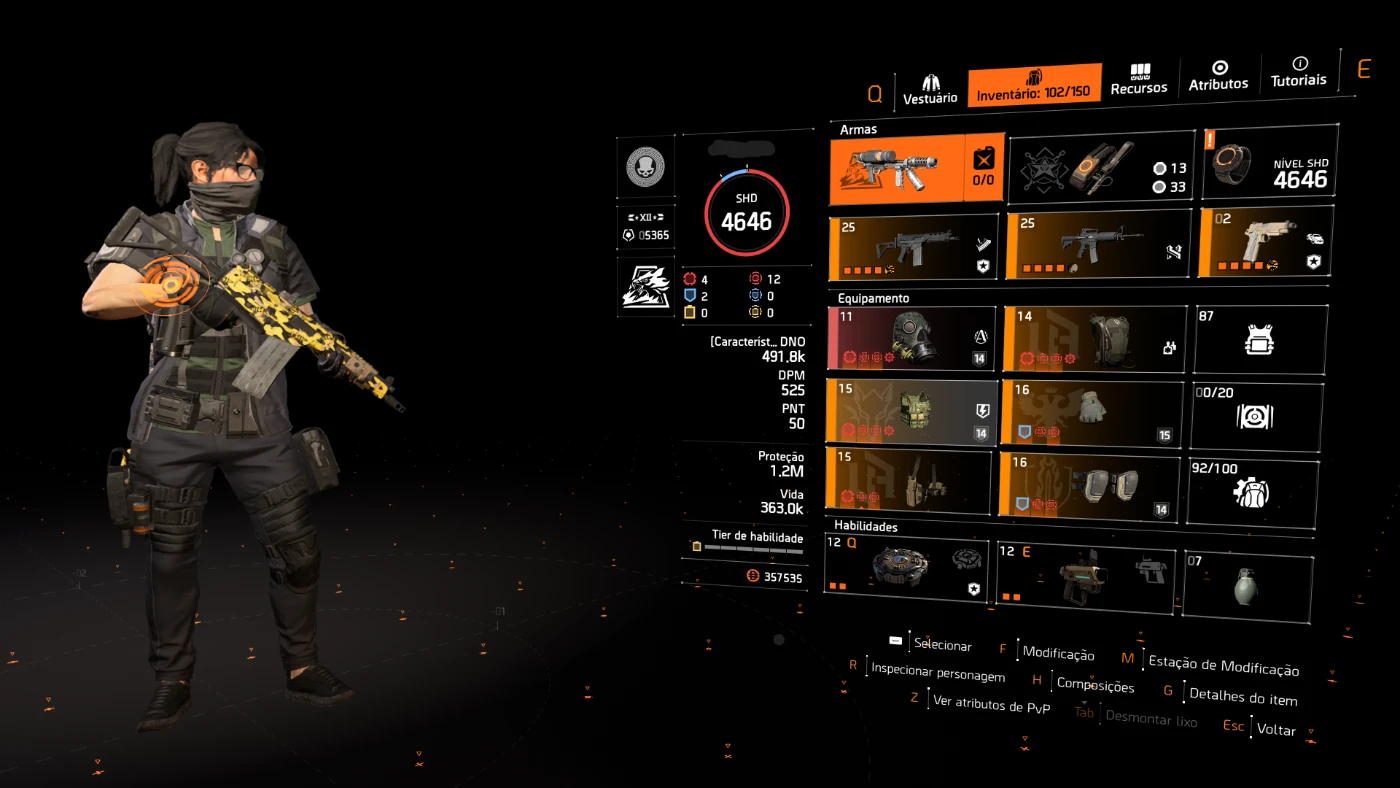Select the launcher skill on E
The width and height of the screenshot is (1400, 788).
[1085, 577]
